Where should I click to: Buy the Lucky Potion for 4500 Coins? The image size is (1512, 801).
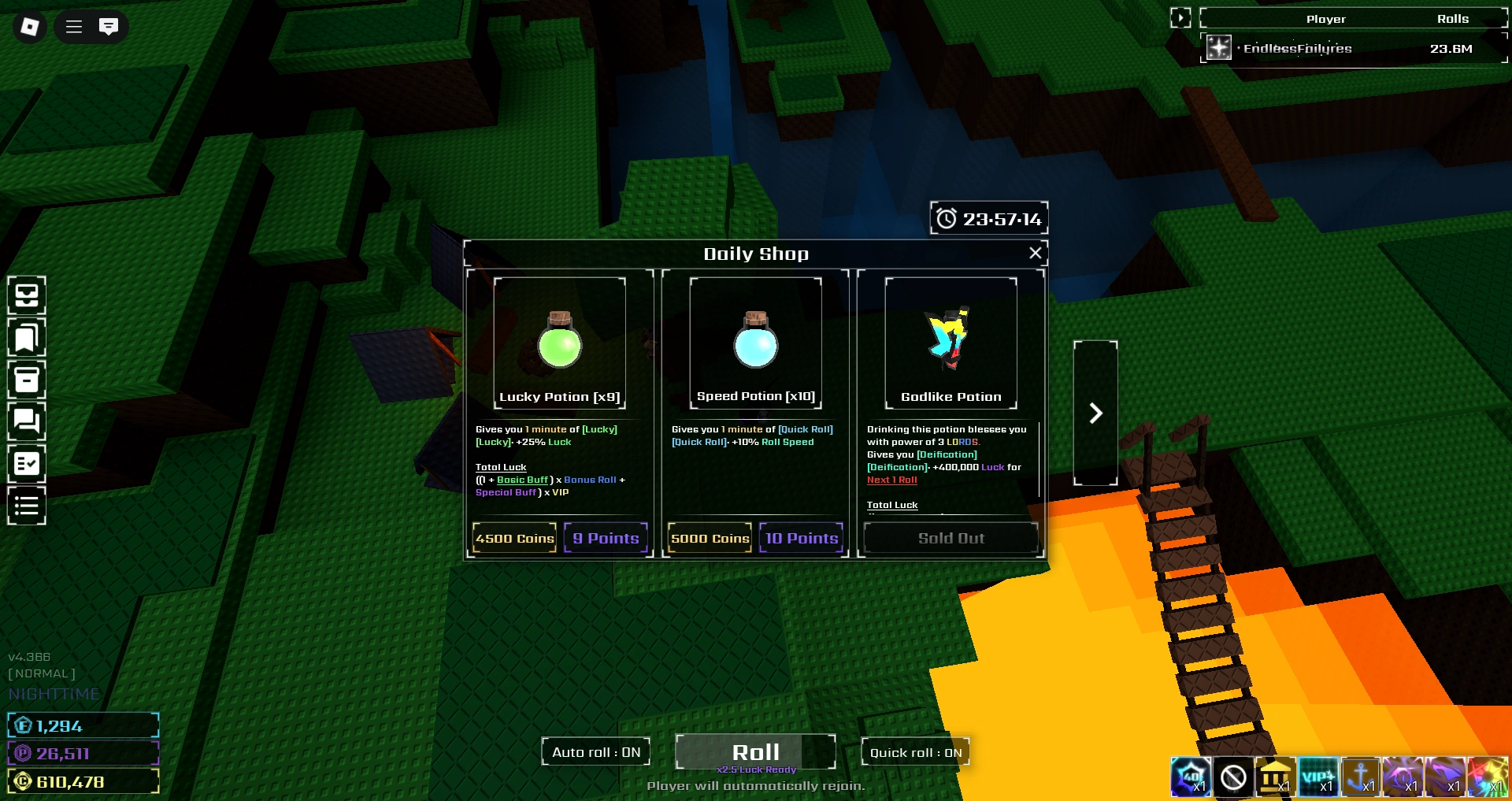click(513, 538)
